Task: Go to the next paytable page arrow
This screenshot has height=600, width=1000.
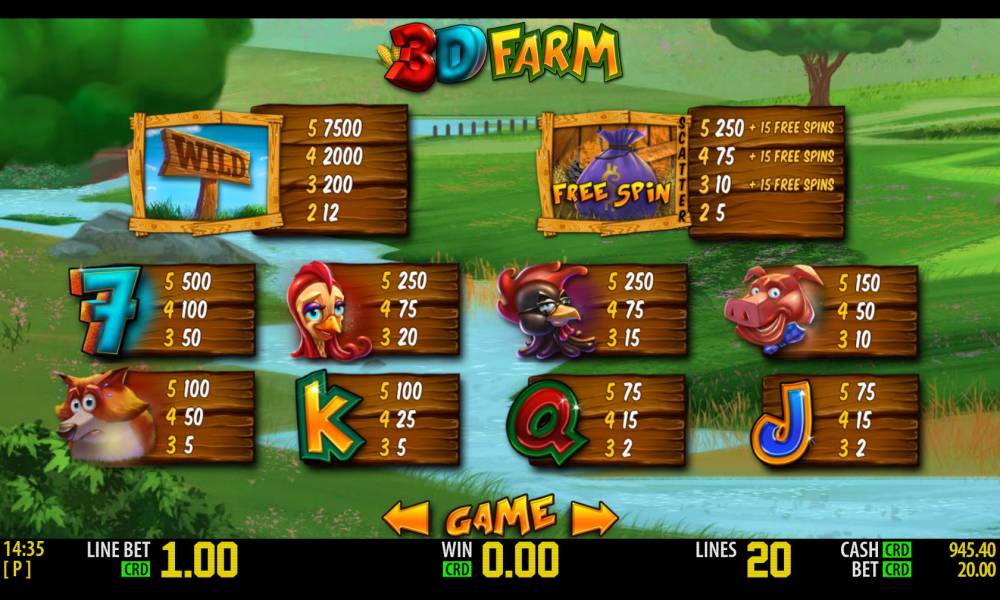Action: click(x=593, y=517)
